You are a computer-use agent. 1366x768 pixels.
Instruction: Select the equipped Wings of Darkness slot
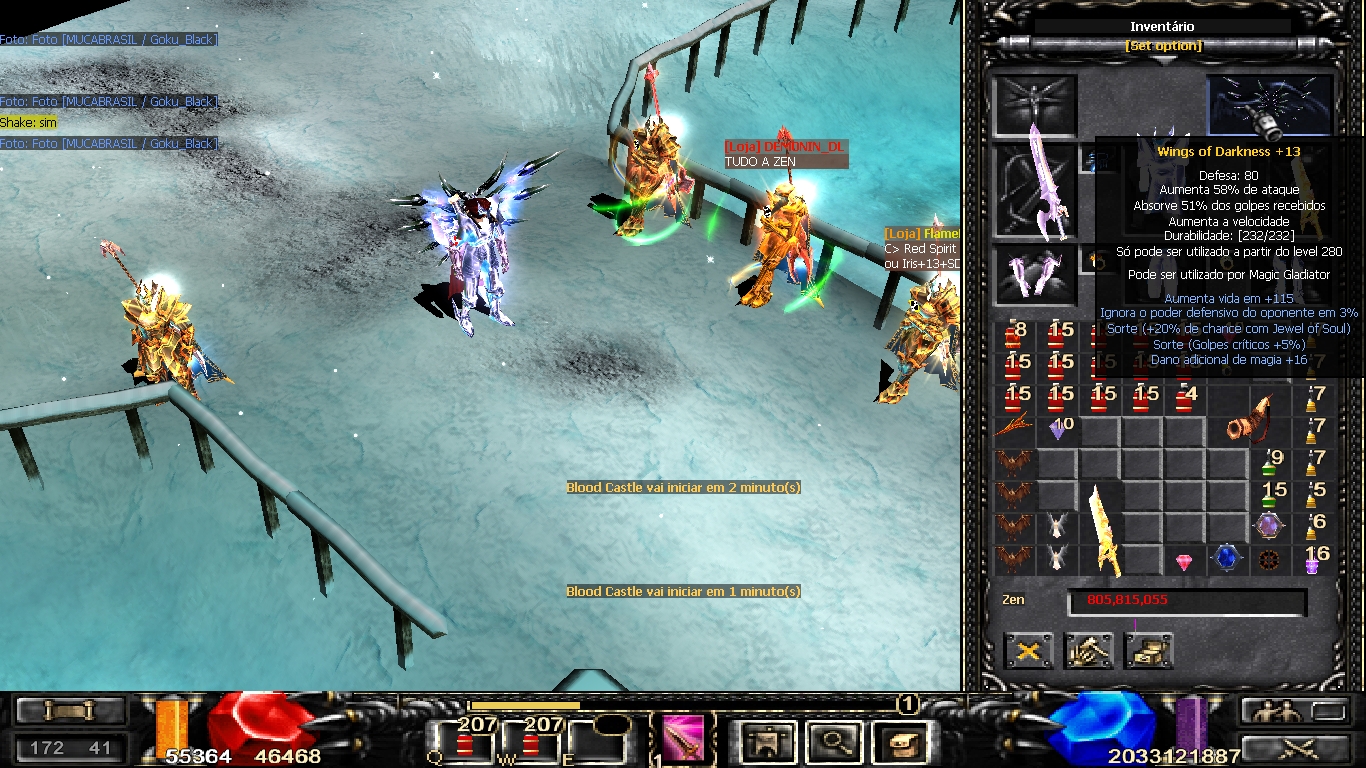click(1270, 106)
